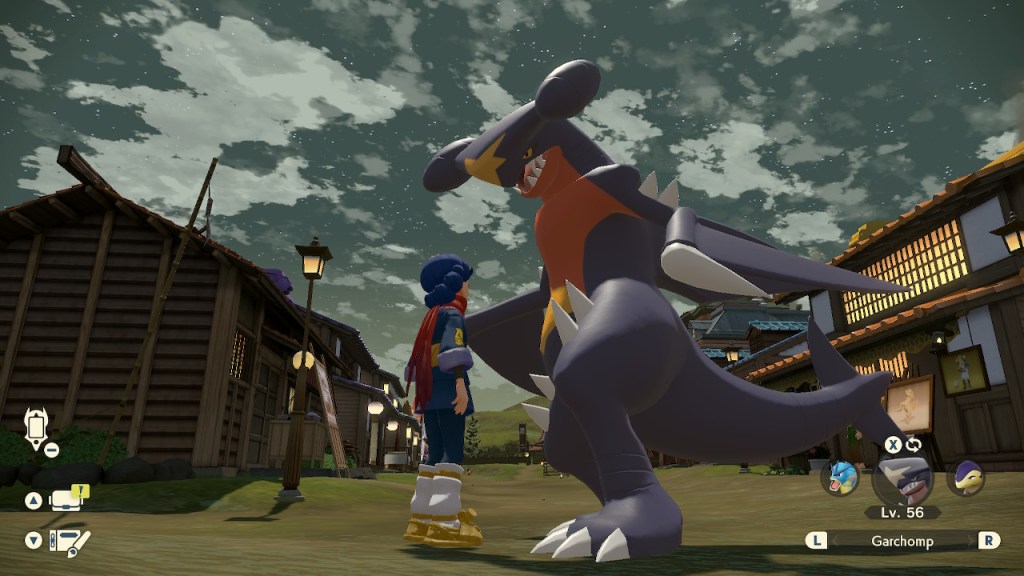
Task: Select the Garchomp center portrait
Action: coord(902,479)
